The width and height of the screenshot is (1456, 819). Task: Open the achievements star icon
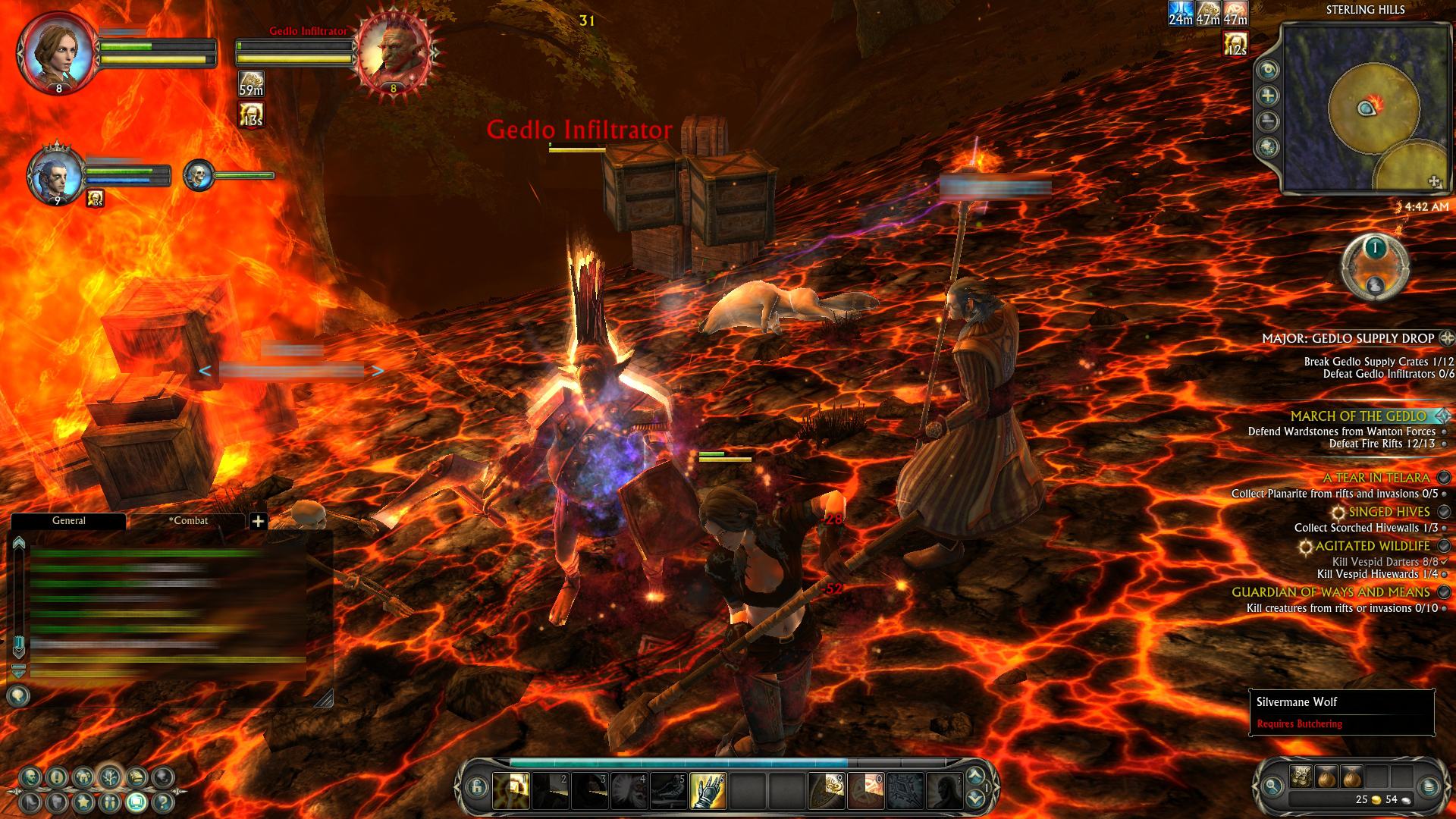(x=83, y=802)
